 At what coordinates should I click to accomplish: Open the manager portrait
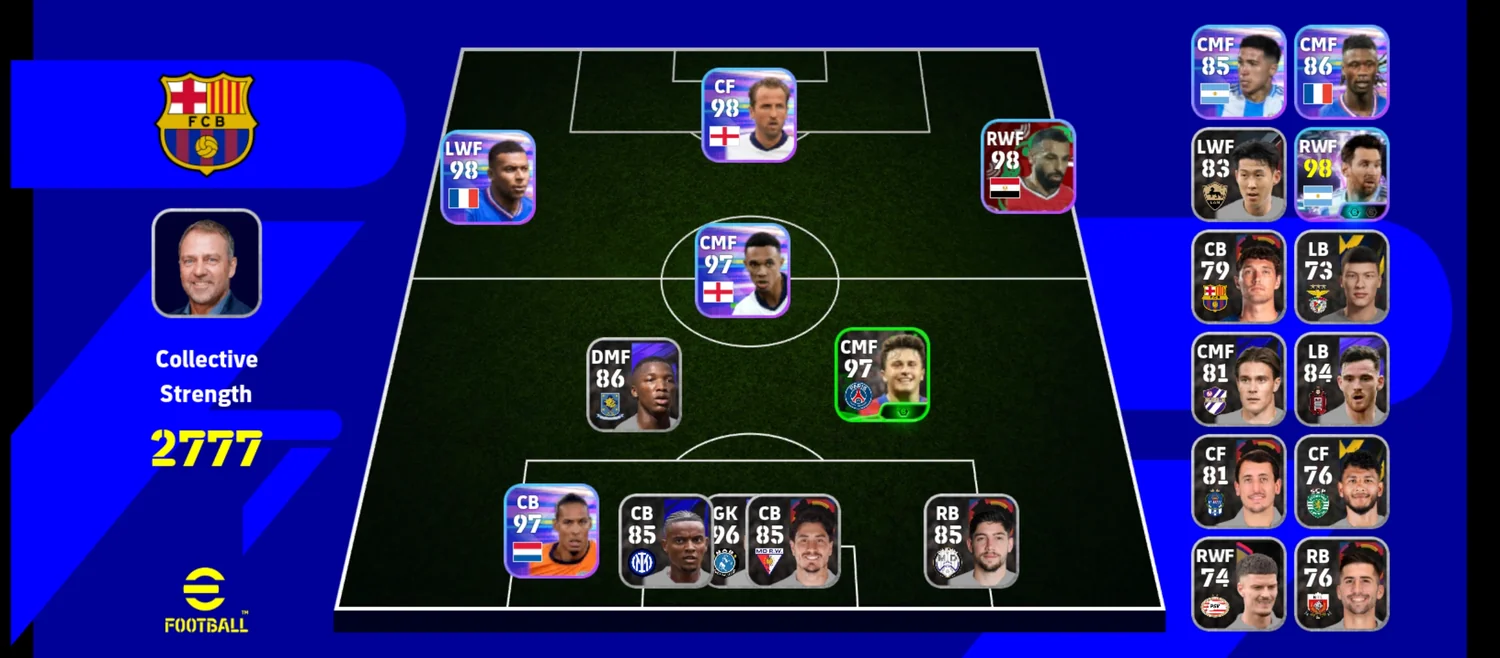[206, 263]
